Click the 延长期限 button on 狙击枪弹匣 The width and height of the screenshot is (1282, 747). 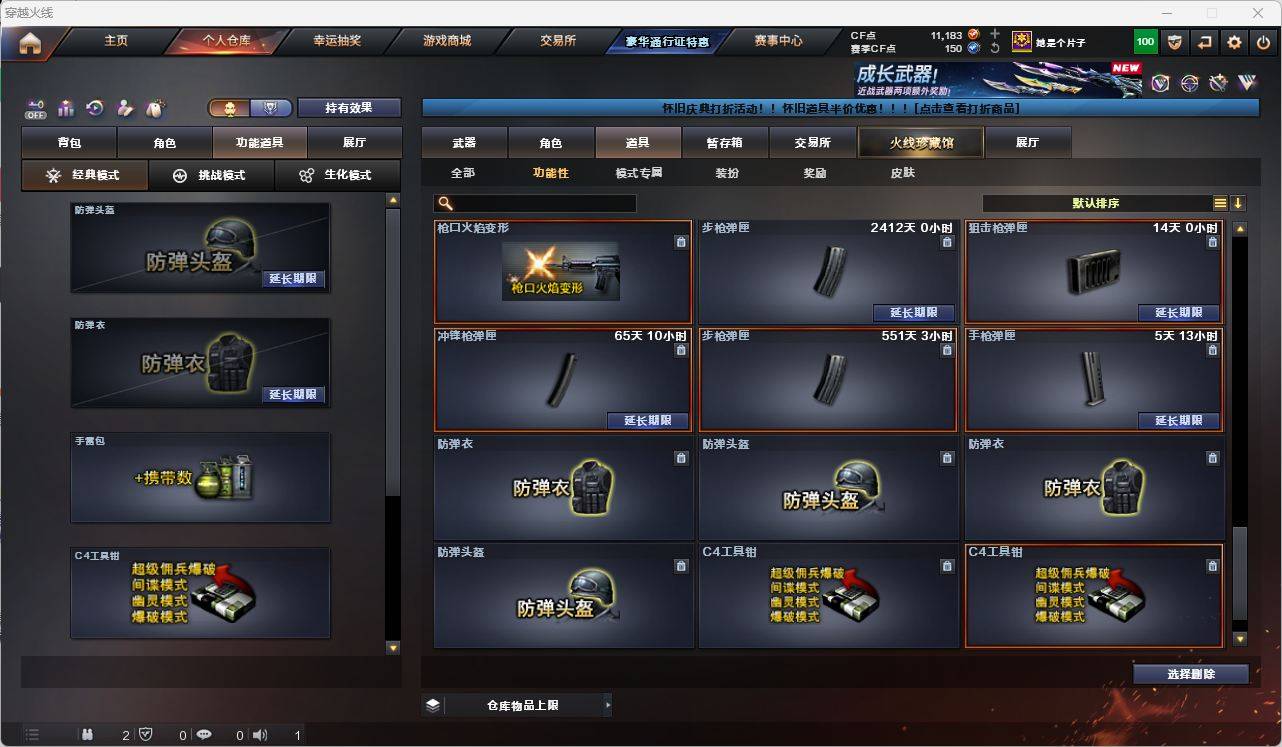[1179, 313]
